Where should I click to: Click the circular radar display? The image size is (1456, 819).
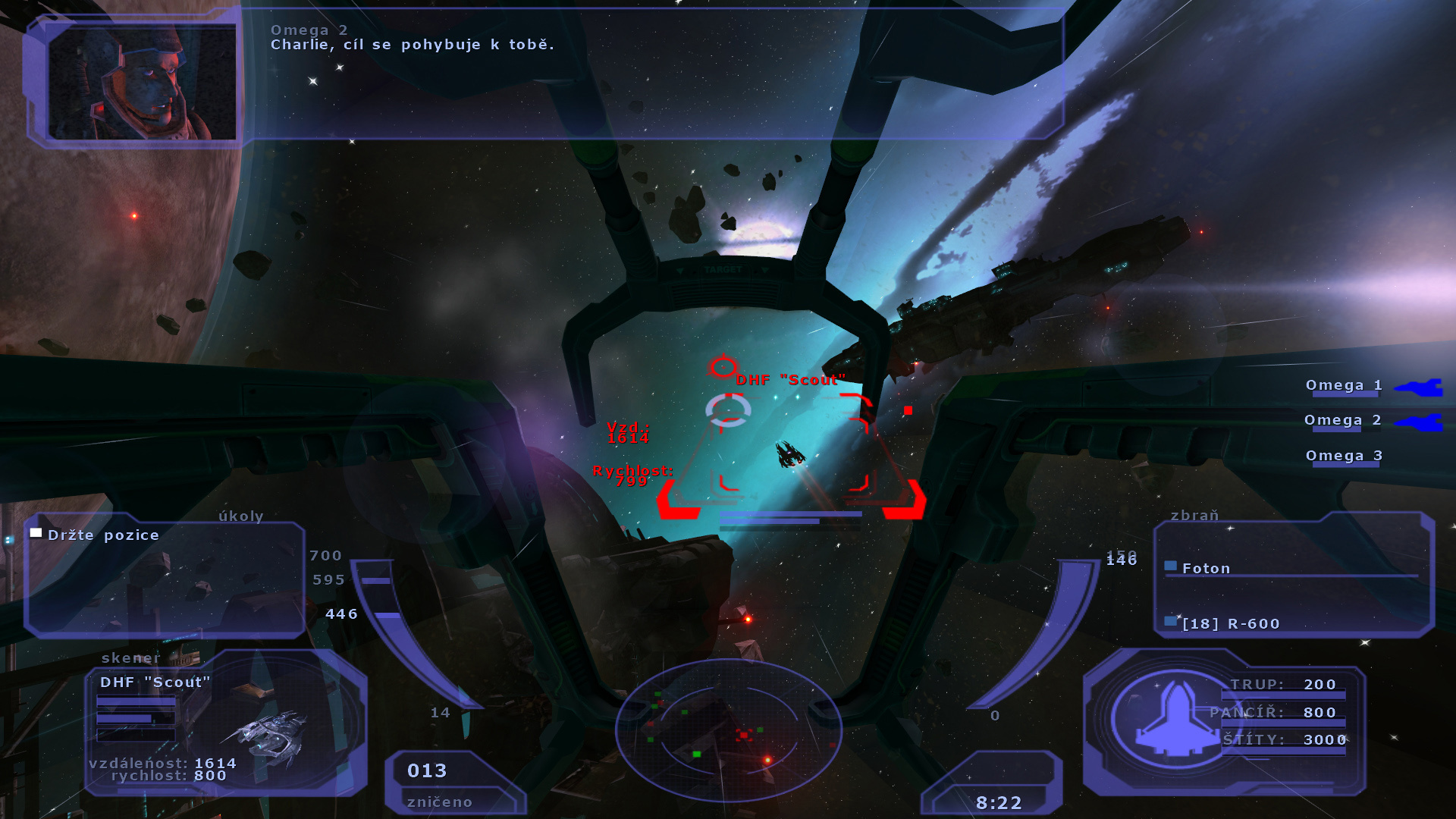(728, 730)
